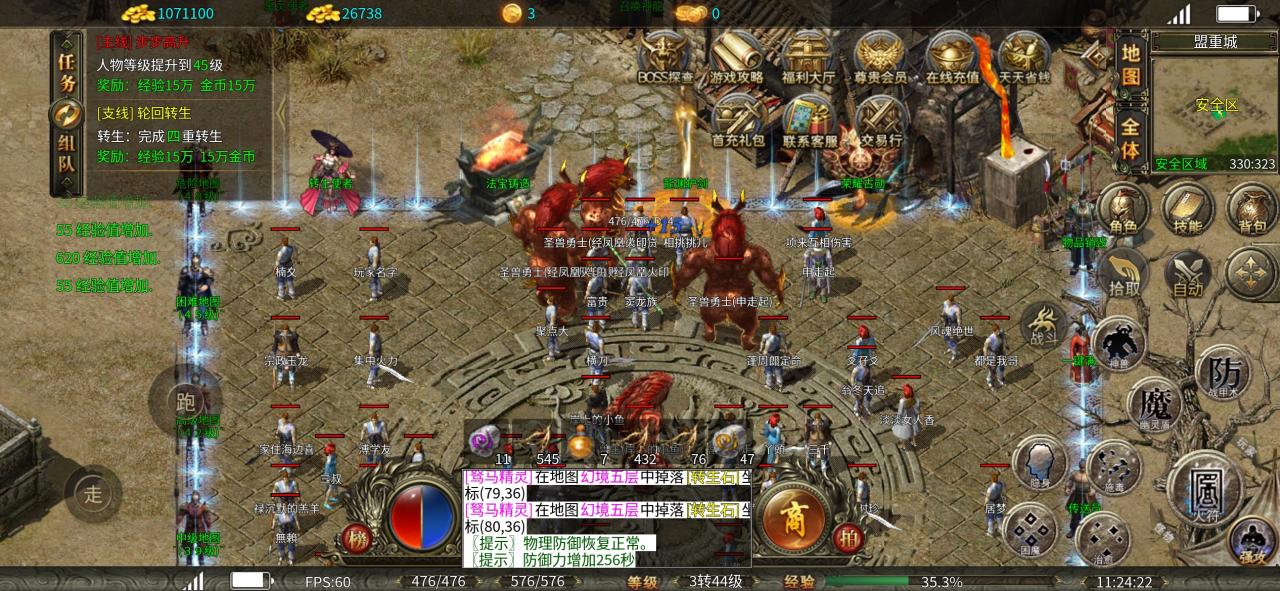Open the 首充礼包 first-recharge gift pack
Screen dimensions: 1280x591
[x=738, y=120]
